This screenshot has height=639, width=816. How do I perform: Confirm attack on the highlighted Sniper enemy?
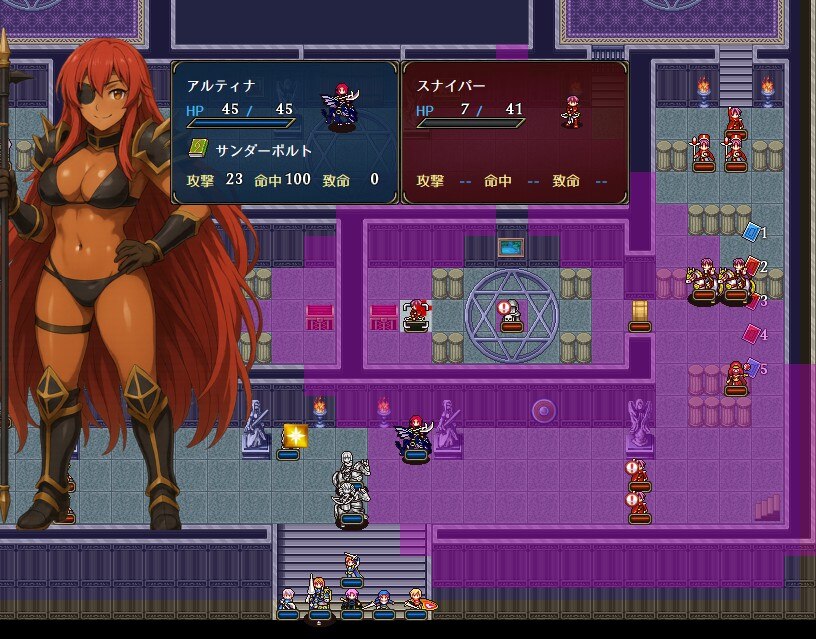[417, 313]
